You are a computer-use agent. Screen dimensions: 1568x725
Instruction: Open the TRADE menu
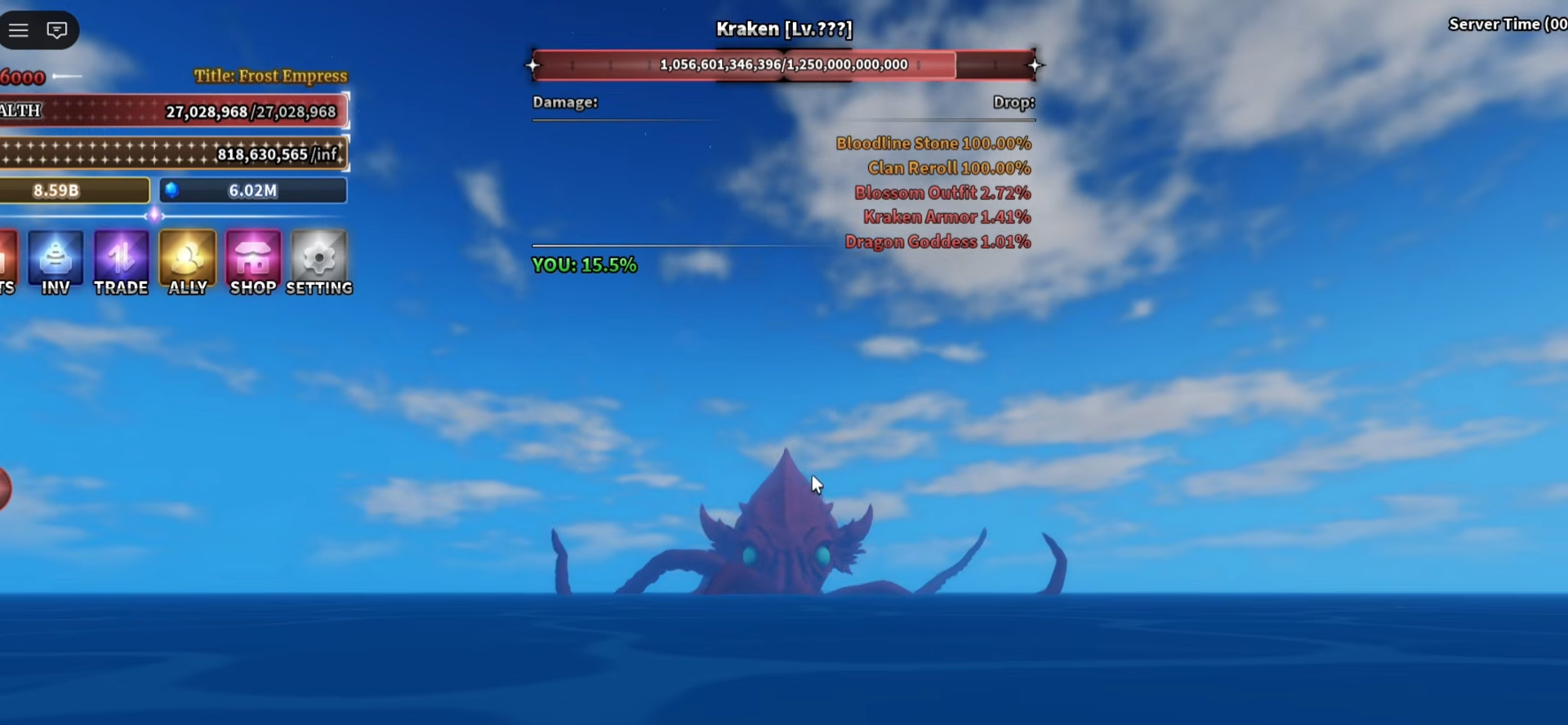(121, 261)
